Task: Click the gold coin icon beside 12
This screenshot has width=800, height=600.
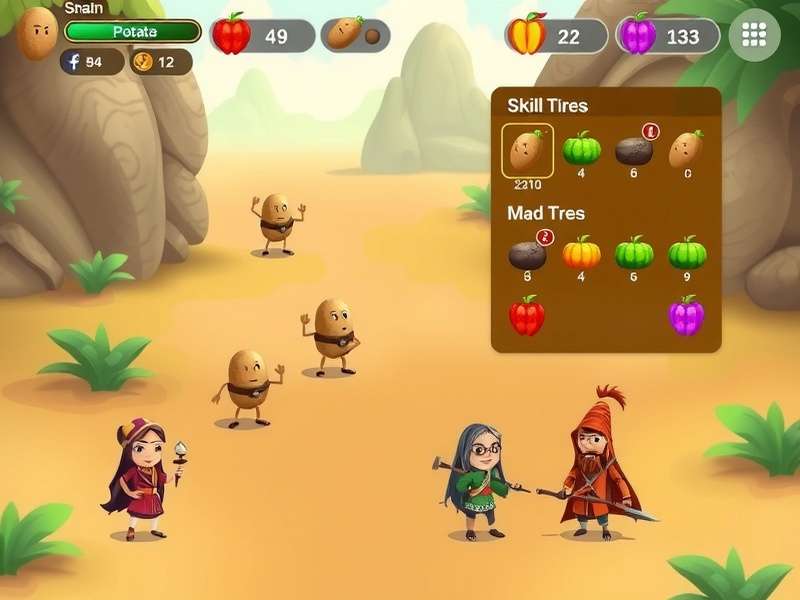Action: coord(142,62)
